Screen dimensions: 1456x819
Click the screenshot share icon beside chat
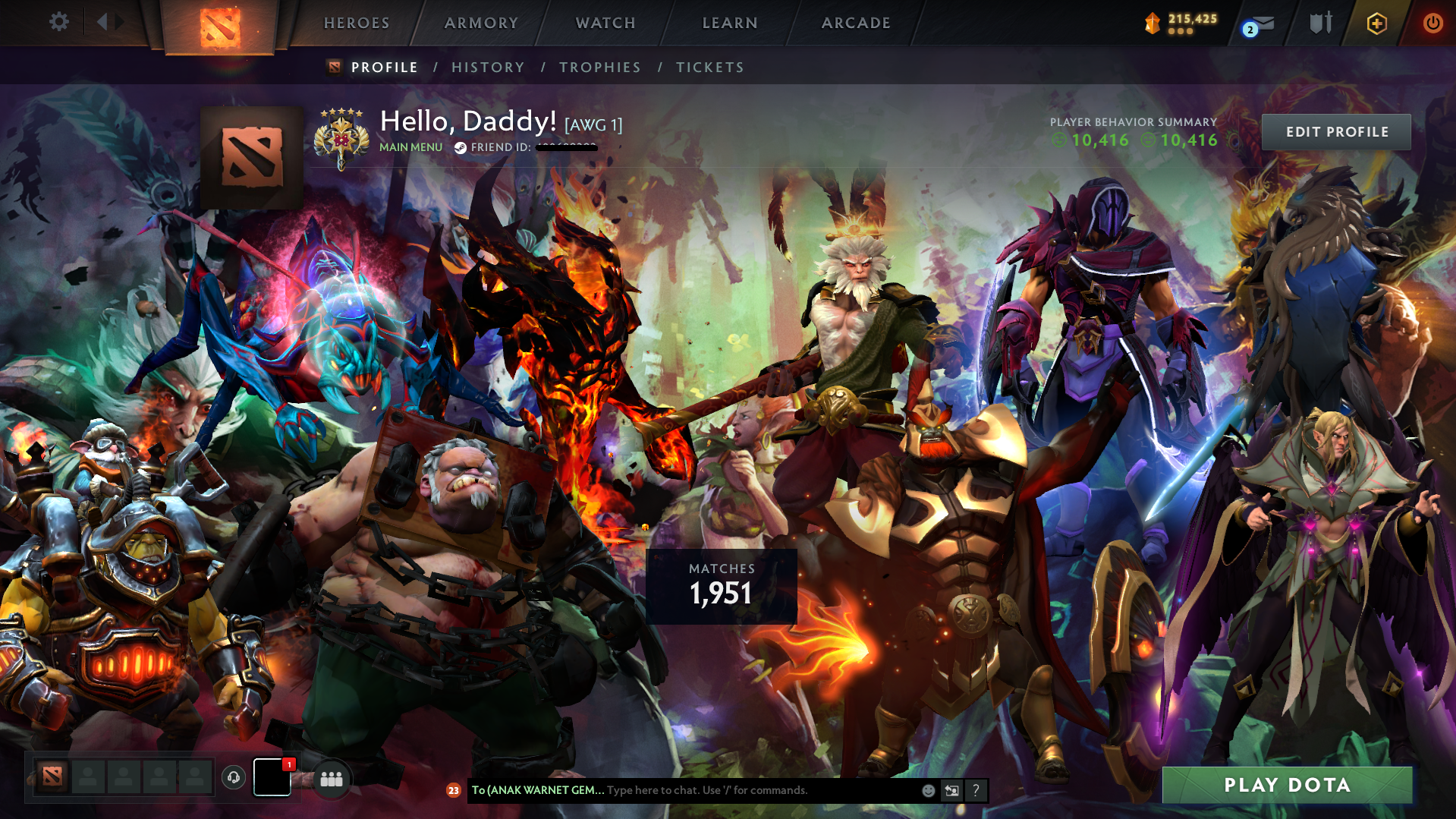pyautogui.click(x=952, y=790)
